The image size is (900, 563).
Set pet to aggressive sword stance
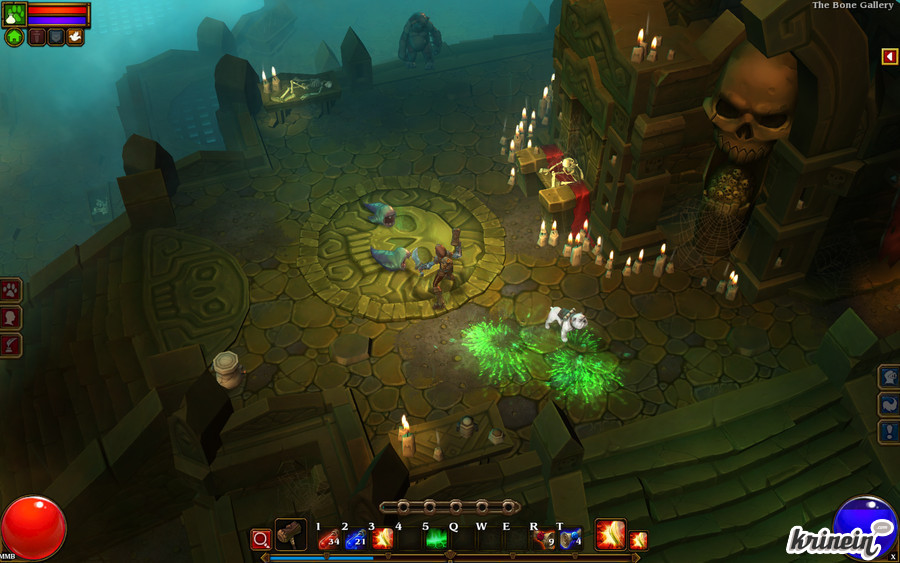pyautogui.click(x=37, y=37)
